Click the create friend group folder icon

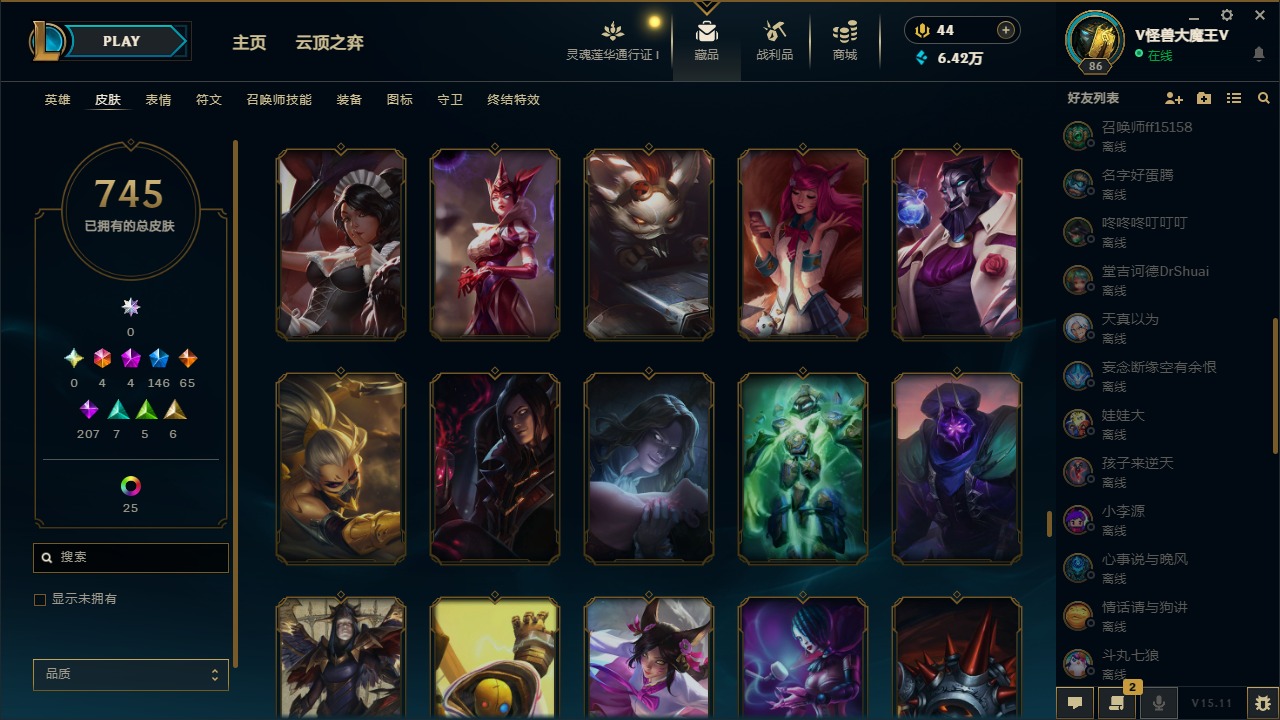click(x=1203, y=98)
